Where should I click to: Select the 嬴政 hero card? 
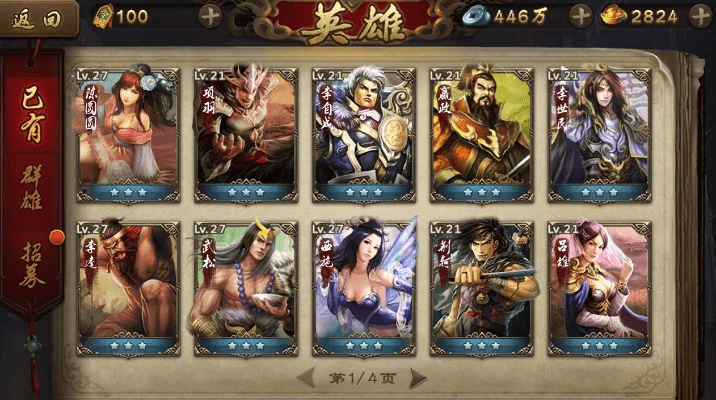[481, 135]
